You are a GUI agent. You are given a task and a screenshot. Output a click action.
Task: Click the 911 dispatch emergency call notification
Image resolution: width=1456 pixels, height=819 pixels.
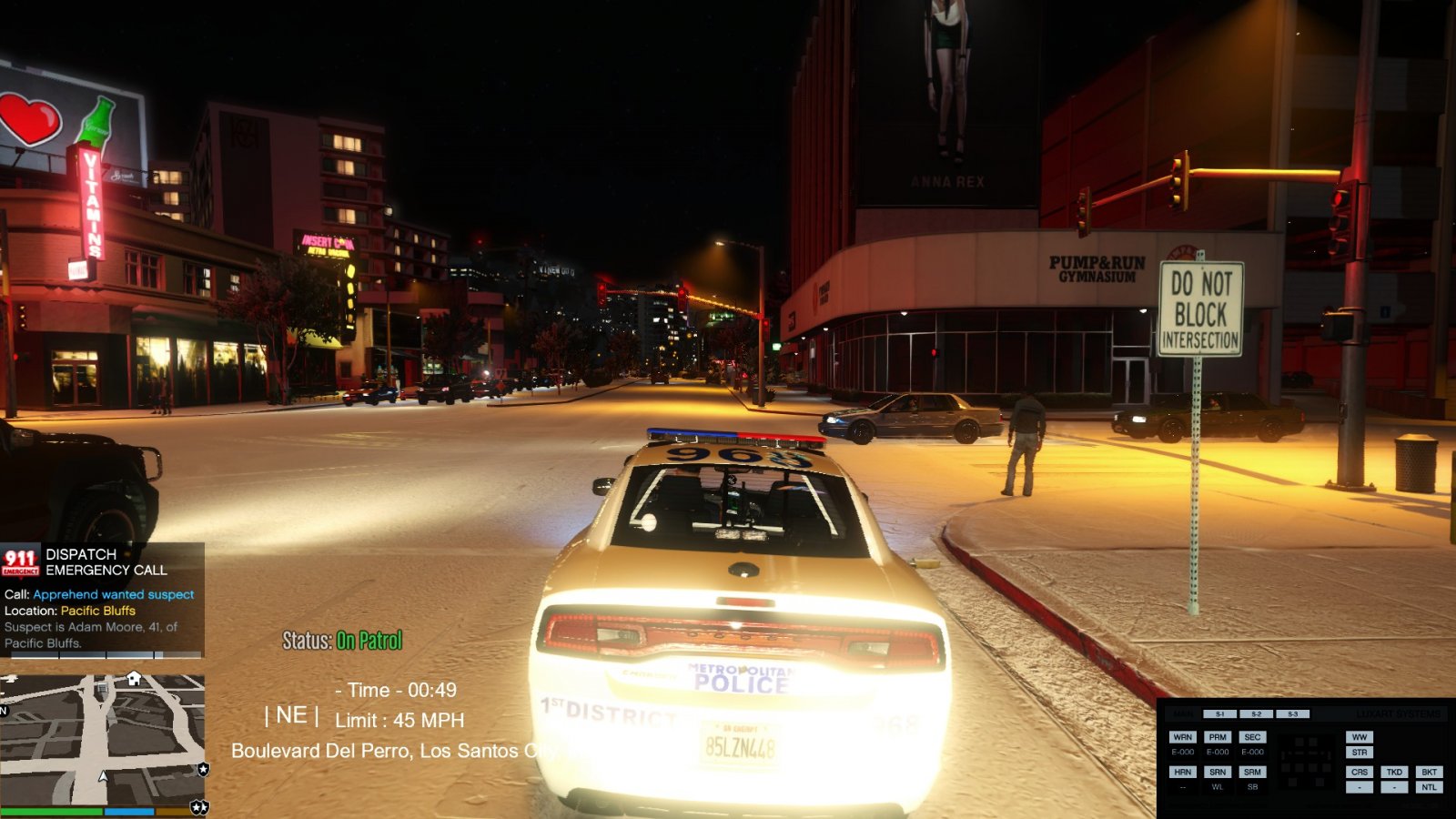tap(102, 598)
